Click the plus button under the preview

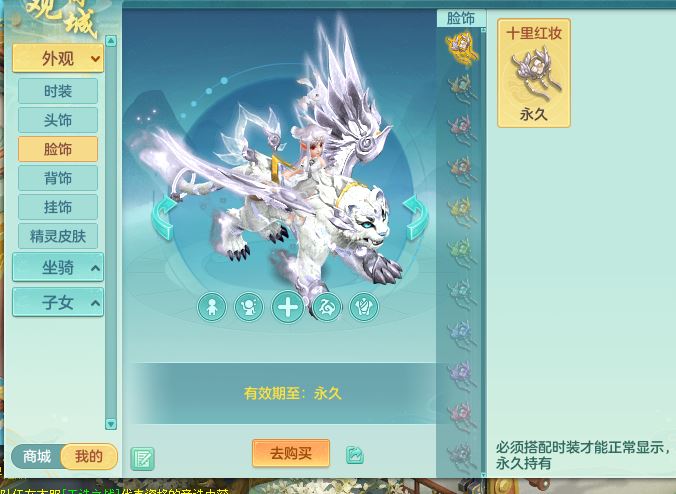pyautogui.click(x=288, y=307)
